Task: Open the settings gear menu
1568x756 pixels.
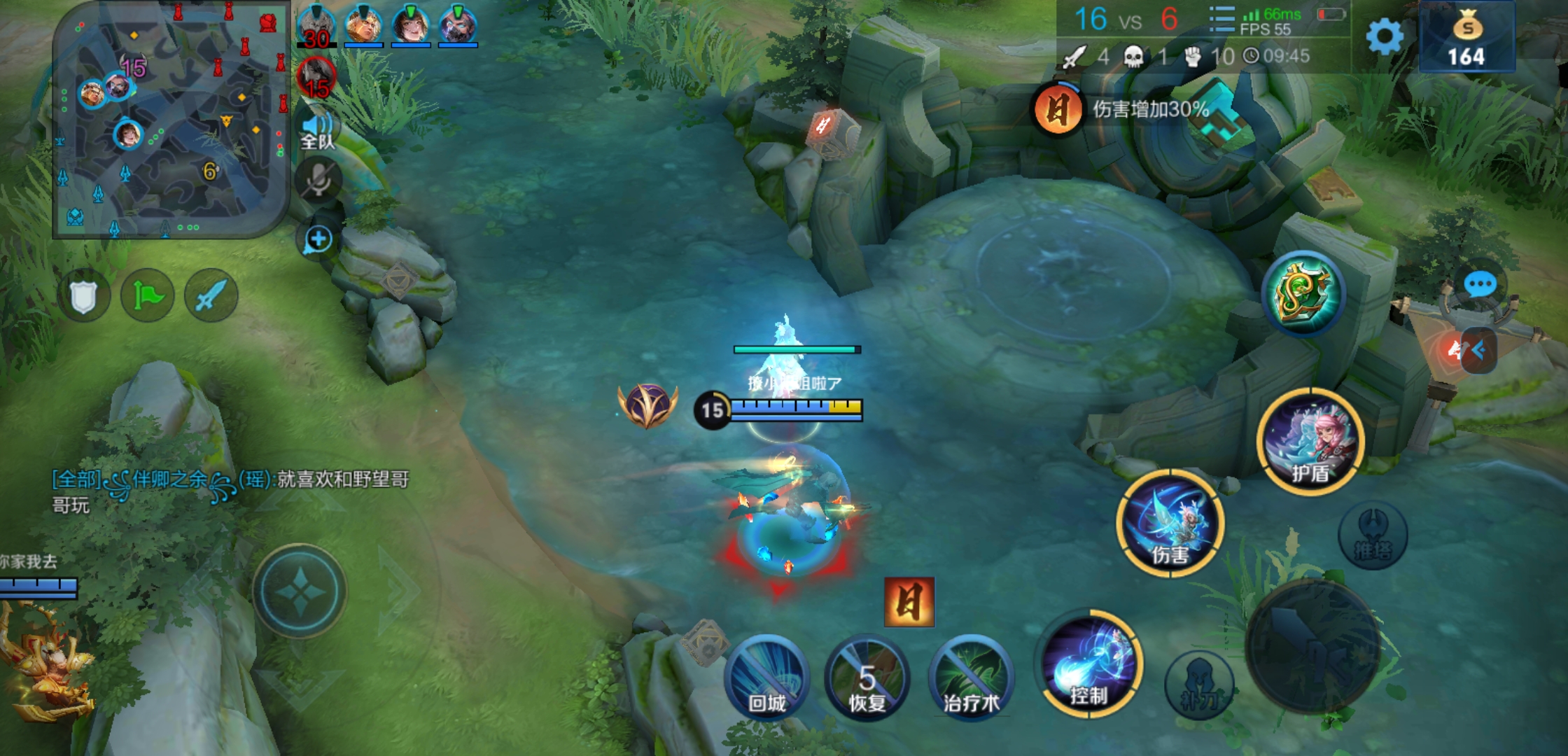Action: tap(1384, 36)
